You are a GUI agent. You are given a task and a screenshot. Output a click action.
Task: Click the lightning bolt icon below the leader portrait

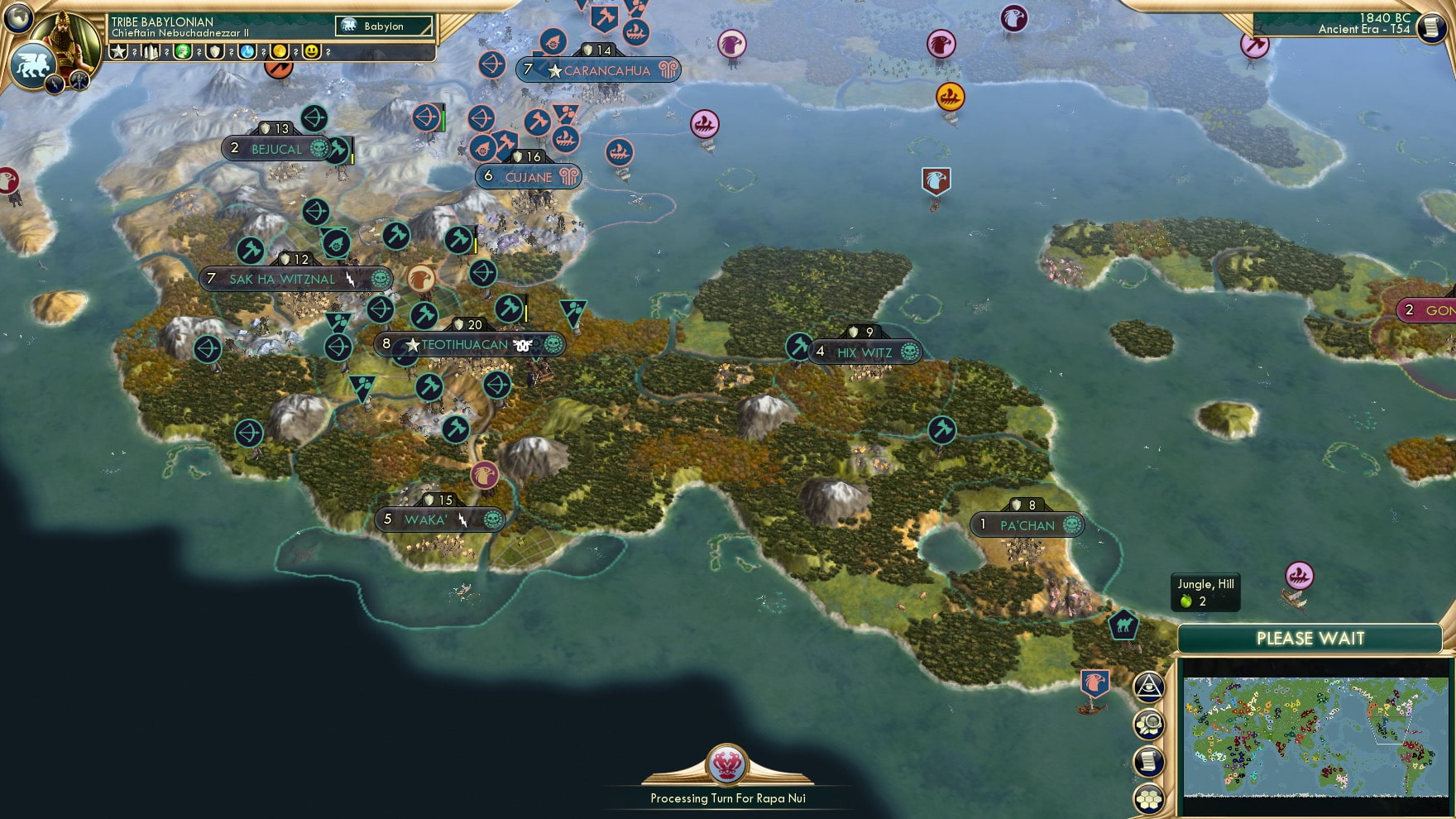tap(55, 84)
